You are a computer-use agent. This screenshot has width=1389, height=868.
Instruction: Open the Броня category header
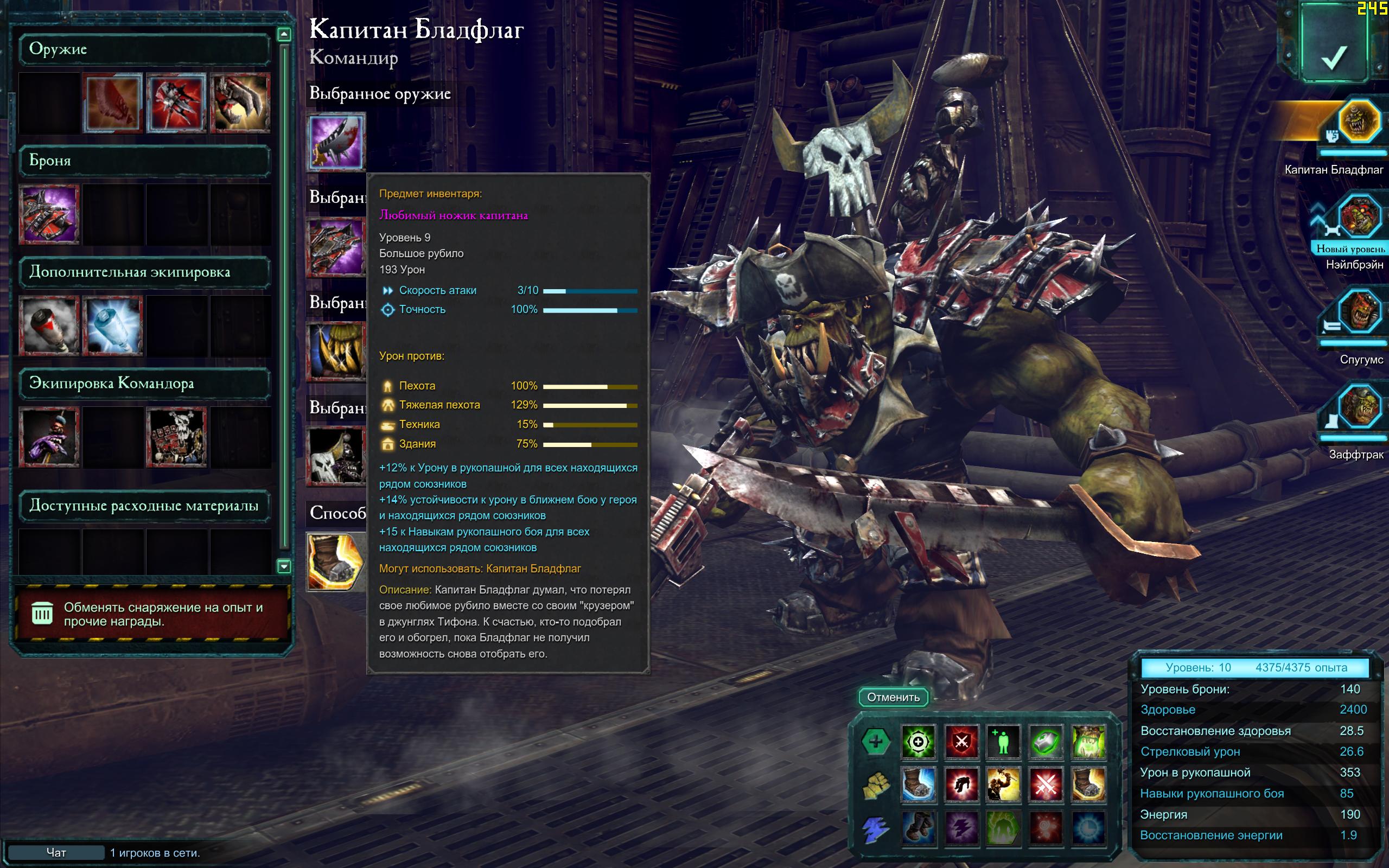(144, 160)
